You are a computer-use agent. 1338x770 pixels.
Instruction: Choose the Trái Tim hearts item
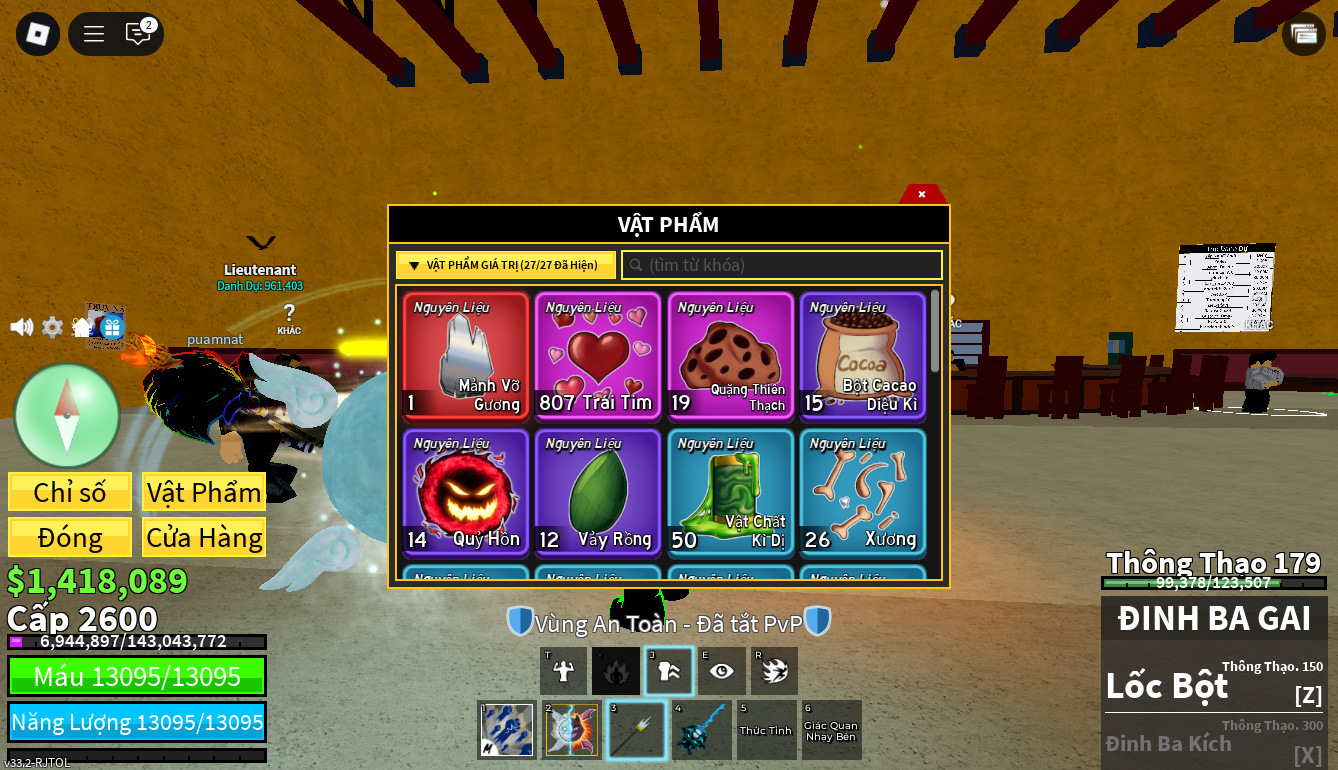598,355
